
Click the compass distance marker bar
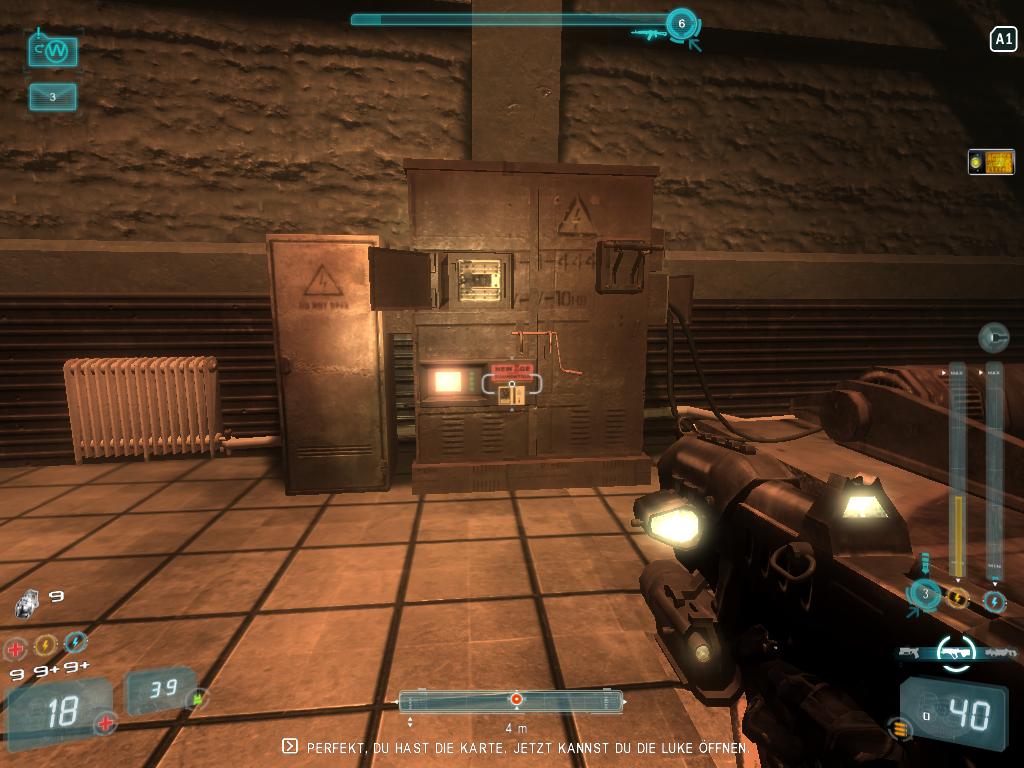(x=511, y=700)
